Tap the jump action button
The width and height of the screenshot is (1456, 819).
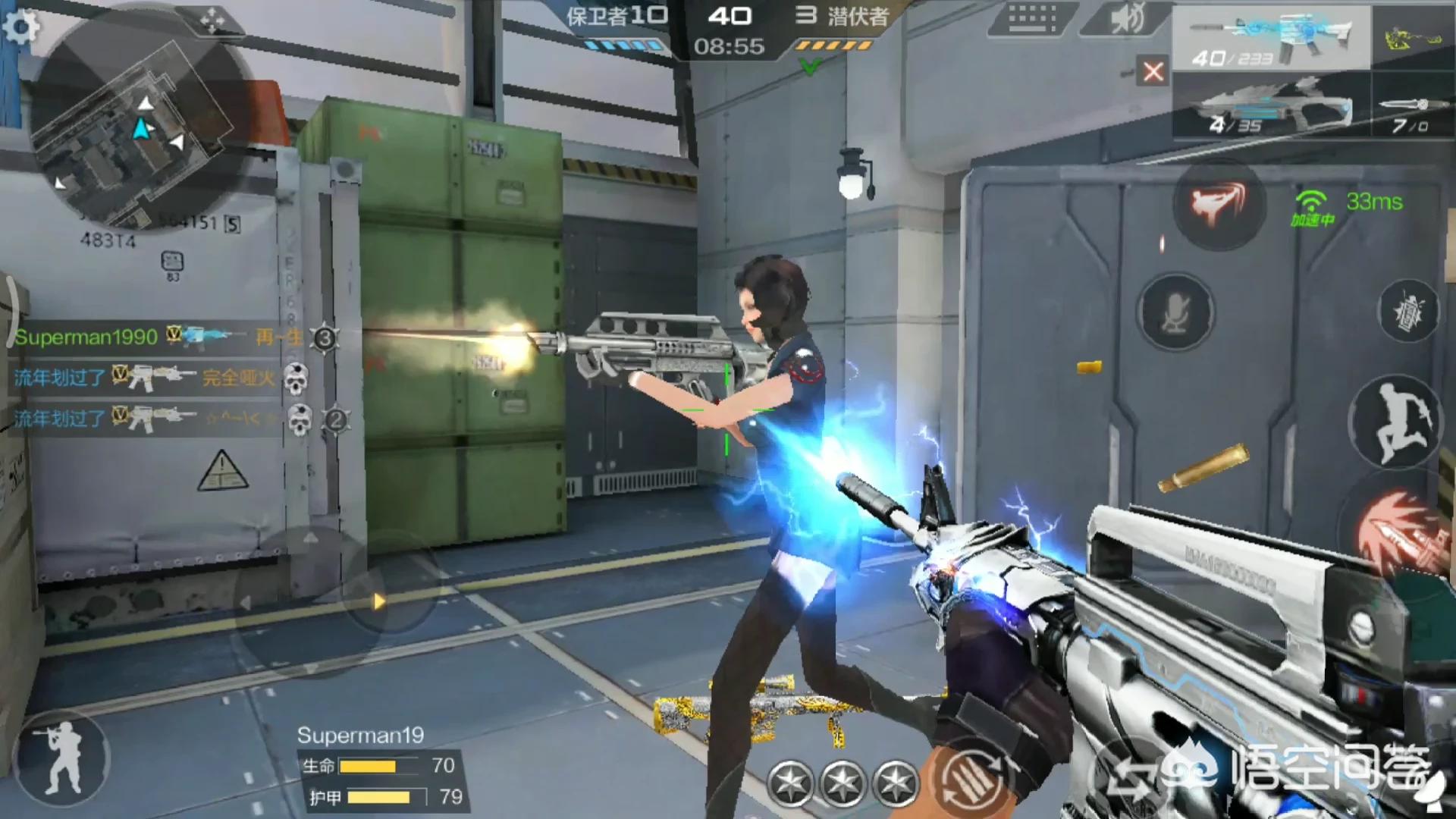click(1397, 421)
